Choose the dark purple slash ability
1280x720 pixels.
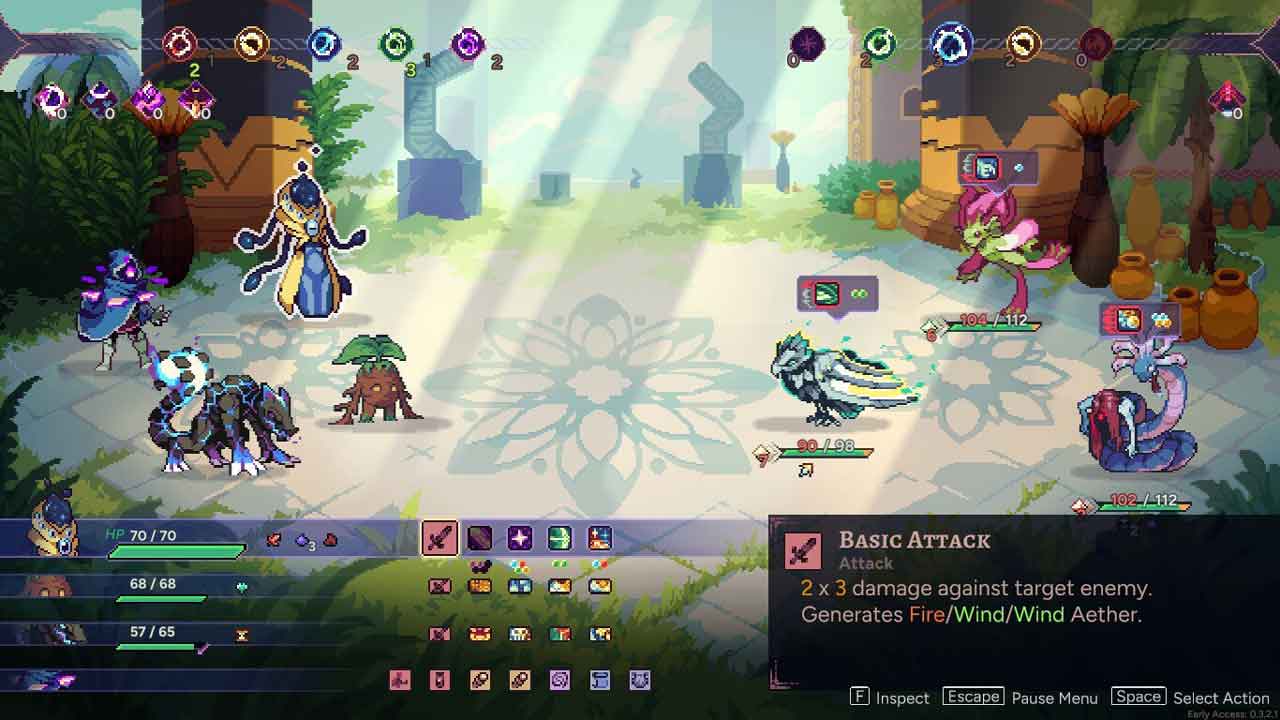[480, 539]
